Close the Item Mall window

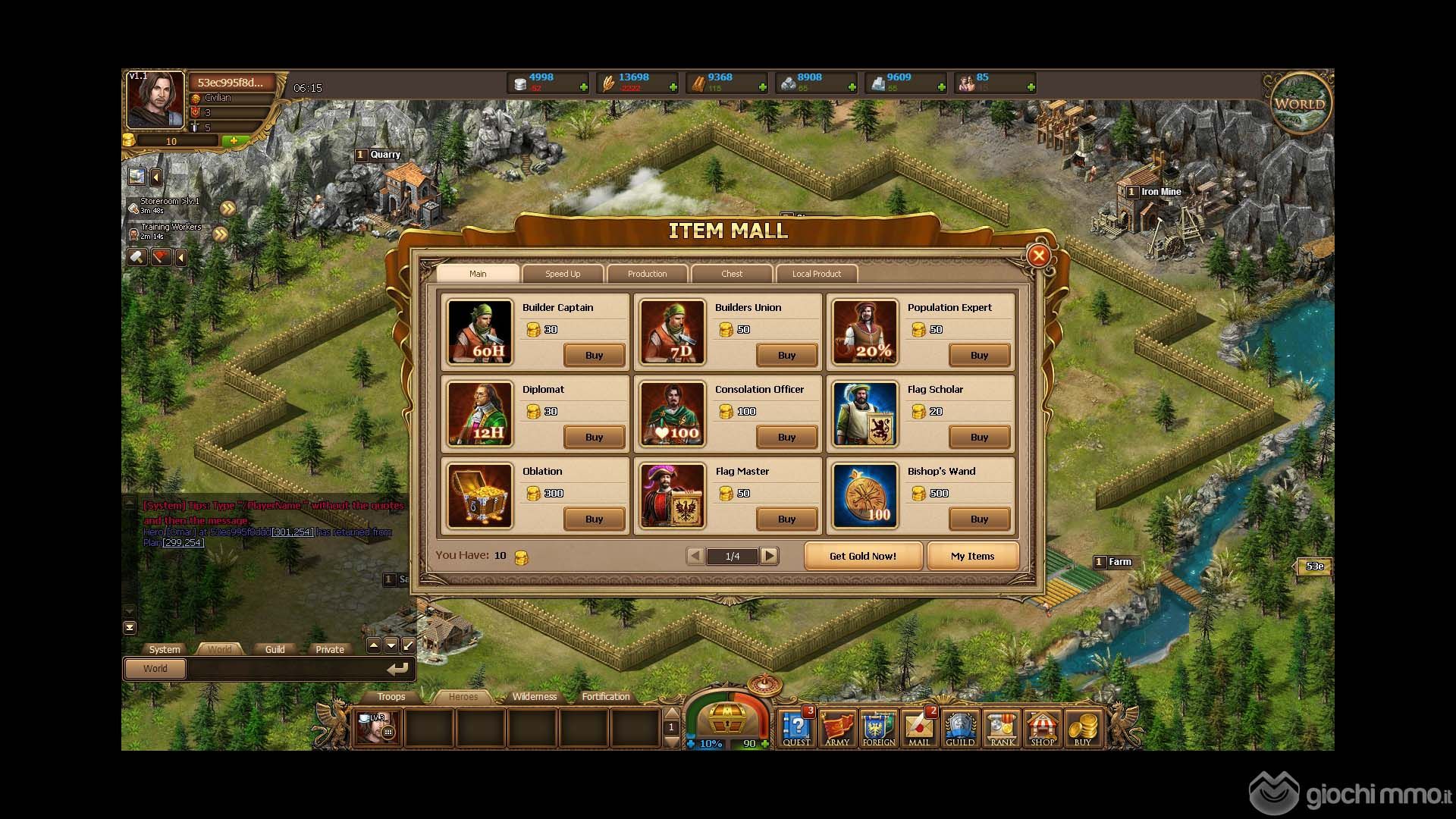(x=1039, y=256)
